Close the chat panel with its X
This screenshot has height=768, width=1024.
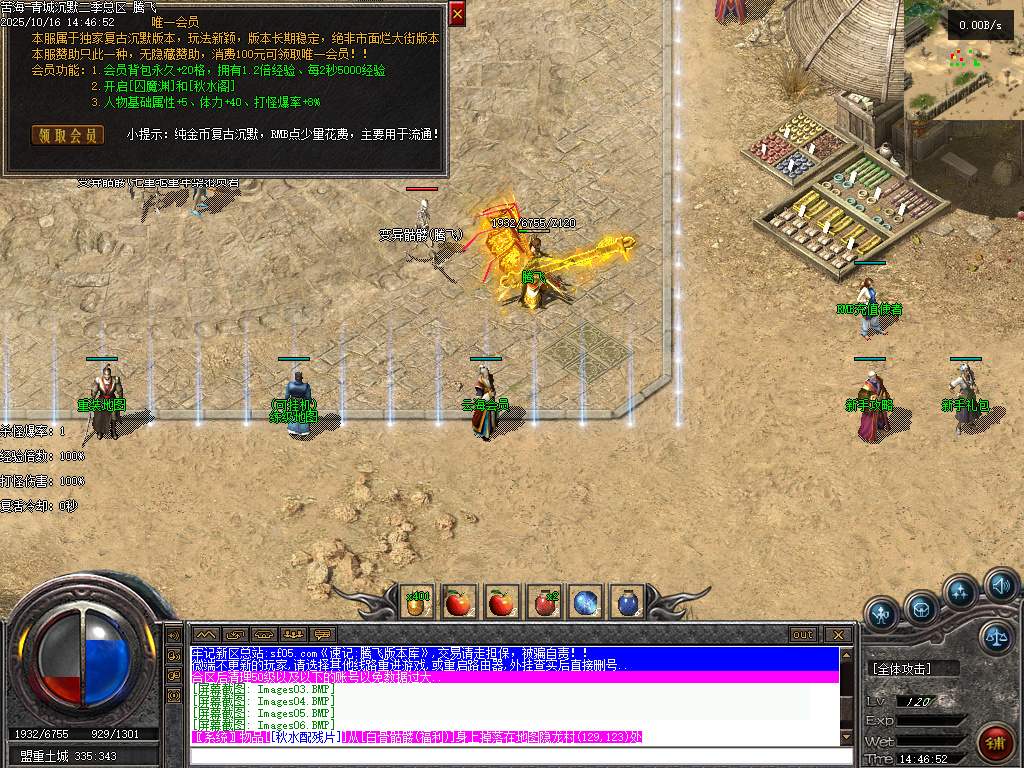(837, 635)
